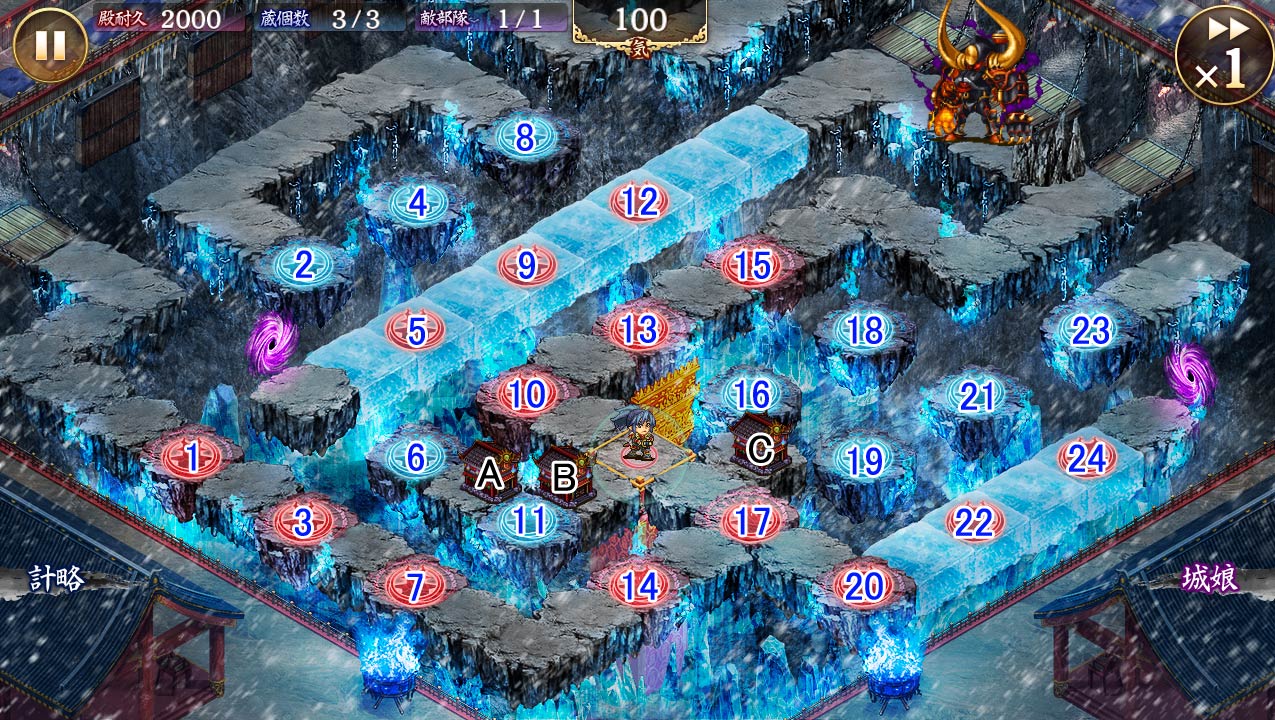Choose blue deployment tile 11
The width and height of the screenshot is (1275, 720).
527,521
